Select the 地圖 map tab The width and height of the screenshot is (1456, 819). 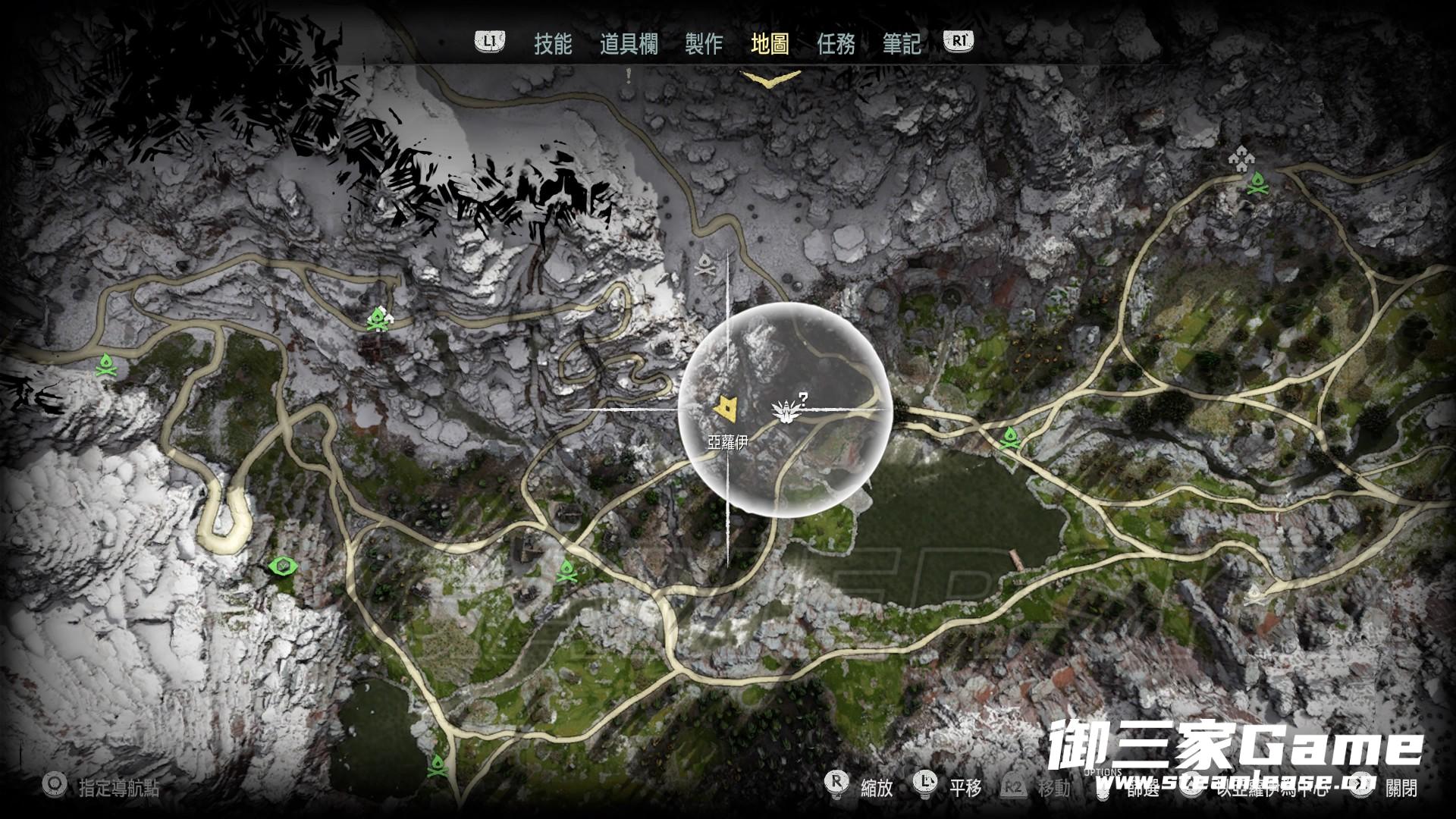(x=770, y=44)
